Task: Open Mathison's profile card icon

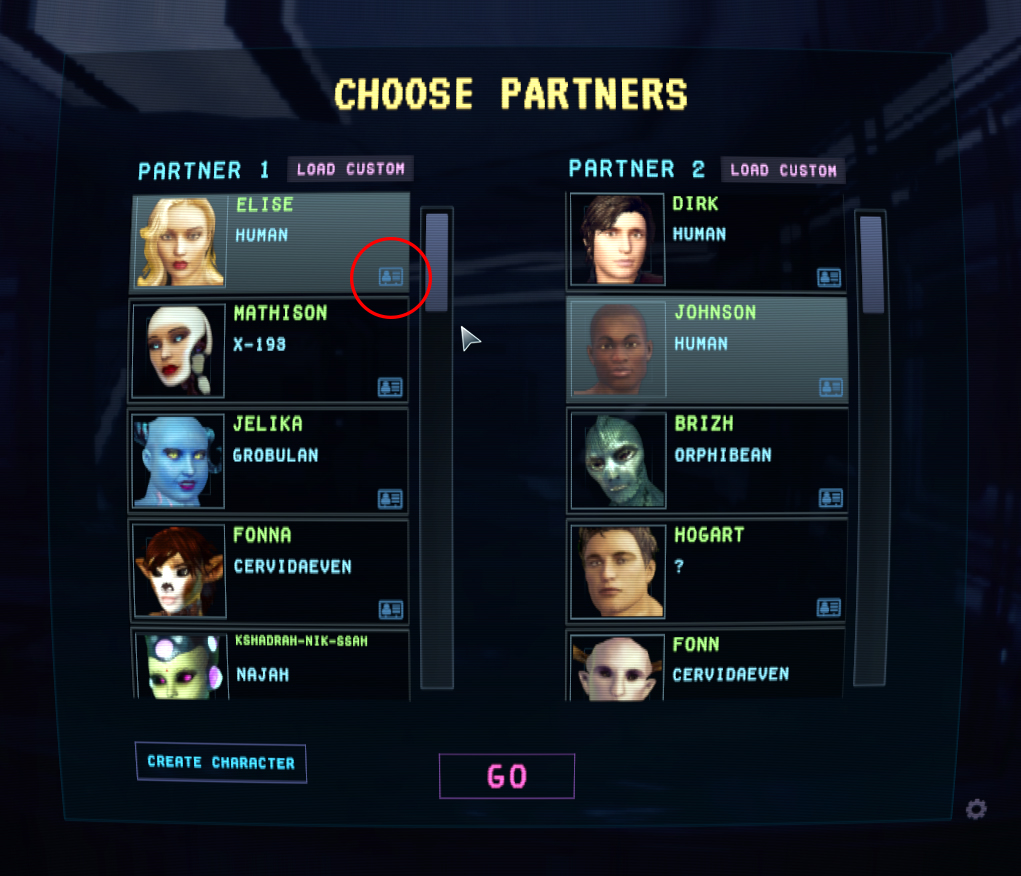Action: coord(390,387)
